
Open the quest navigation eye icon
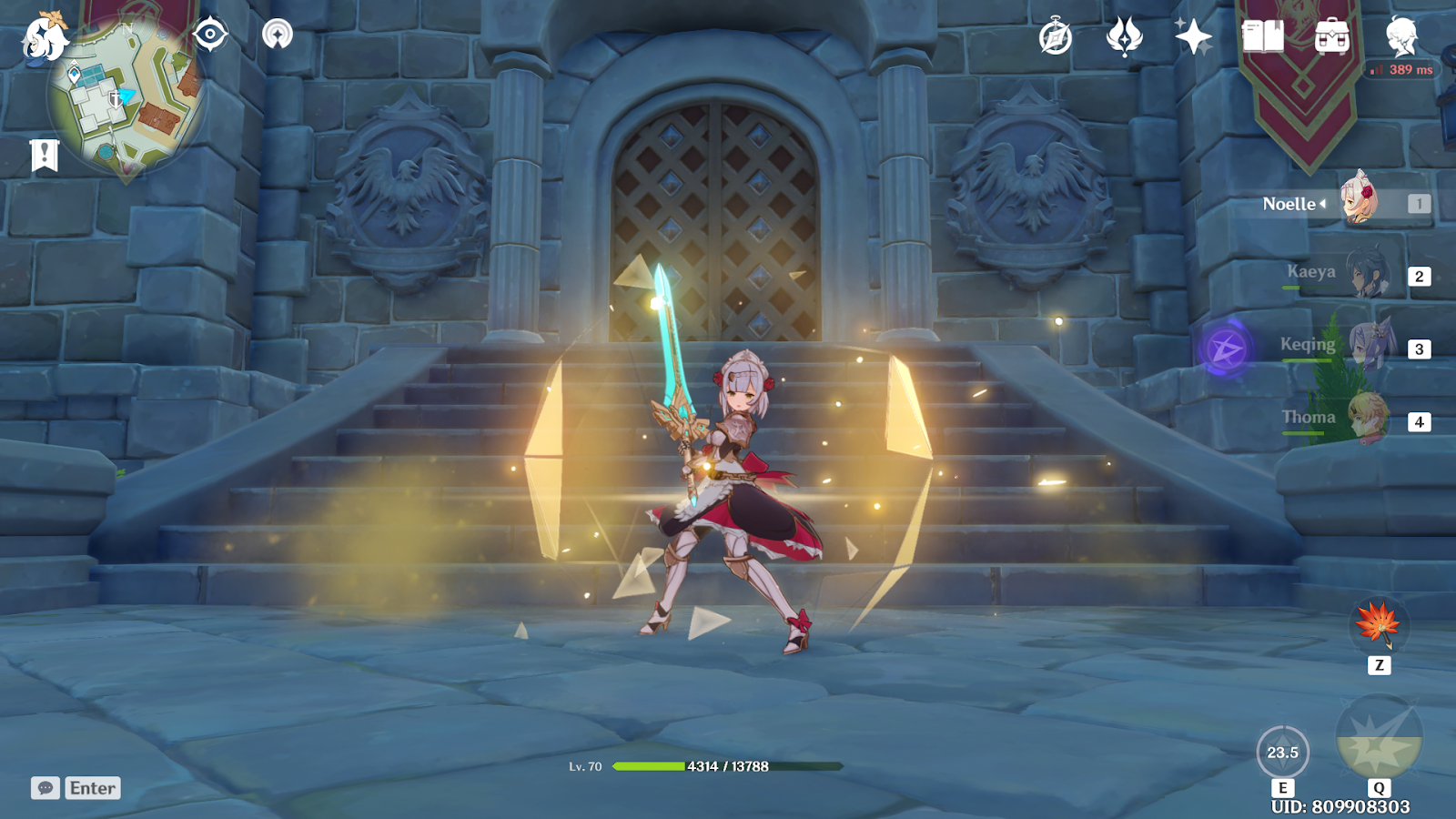[210, 35]
